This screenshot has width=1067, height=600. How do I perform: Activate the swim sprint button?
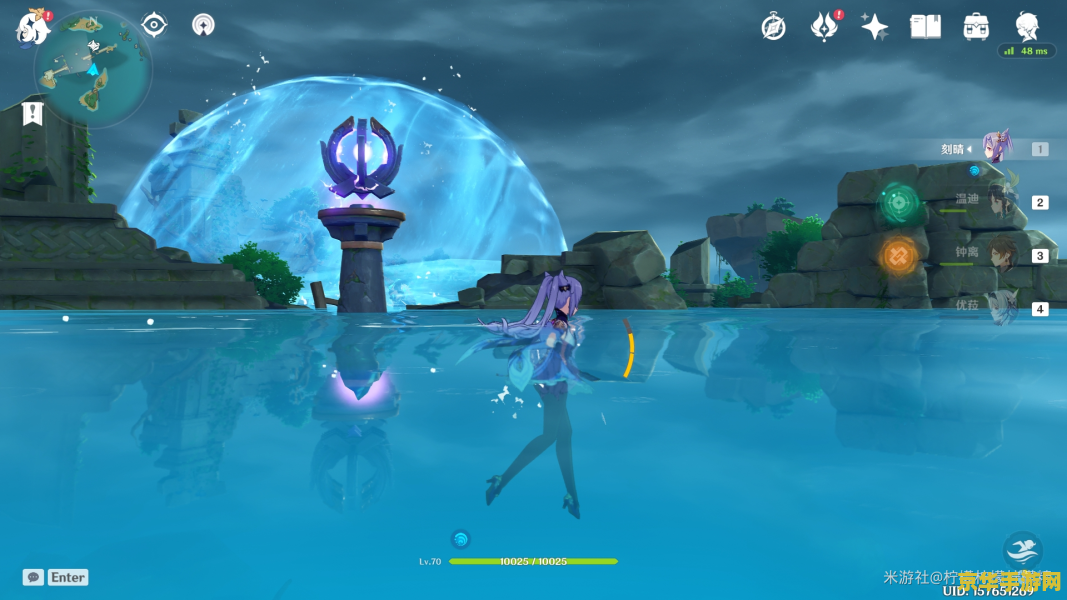coord(1022,551)
